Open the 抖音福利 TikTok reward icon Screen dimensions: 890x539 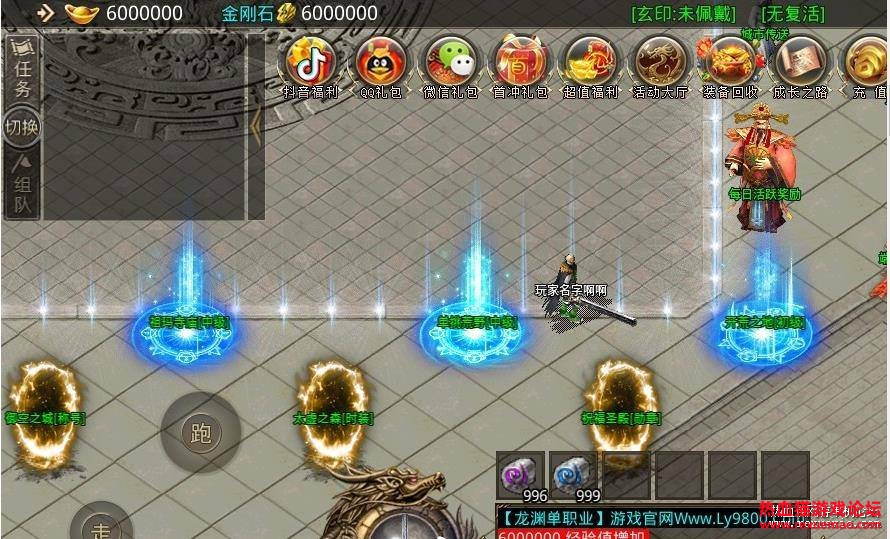pos(311,62)
